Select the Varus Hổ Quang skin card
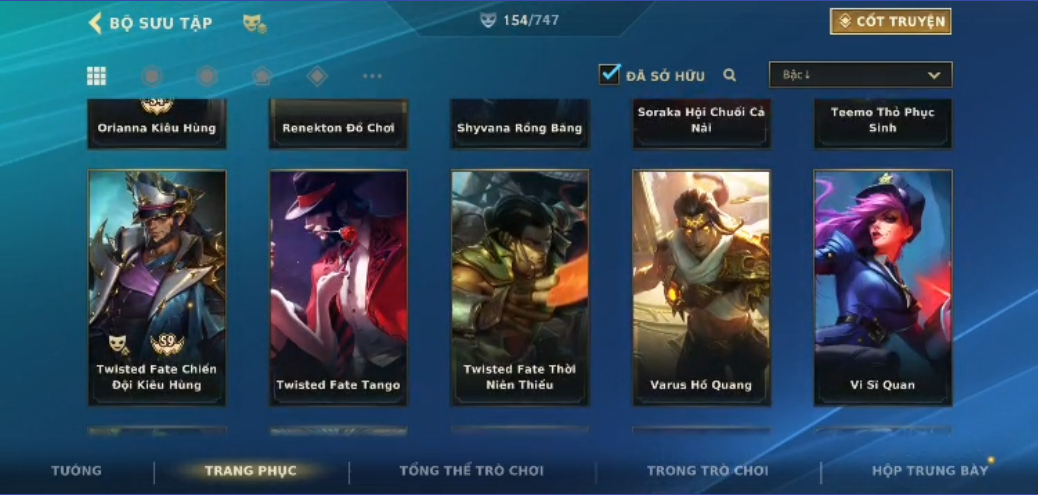 click(x=701, y=287)
